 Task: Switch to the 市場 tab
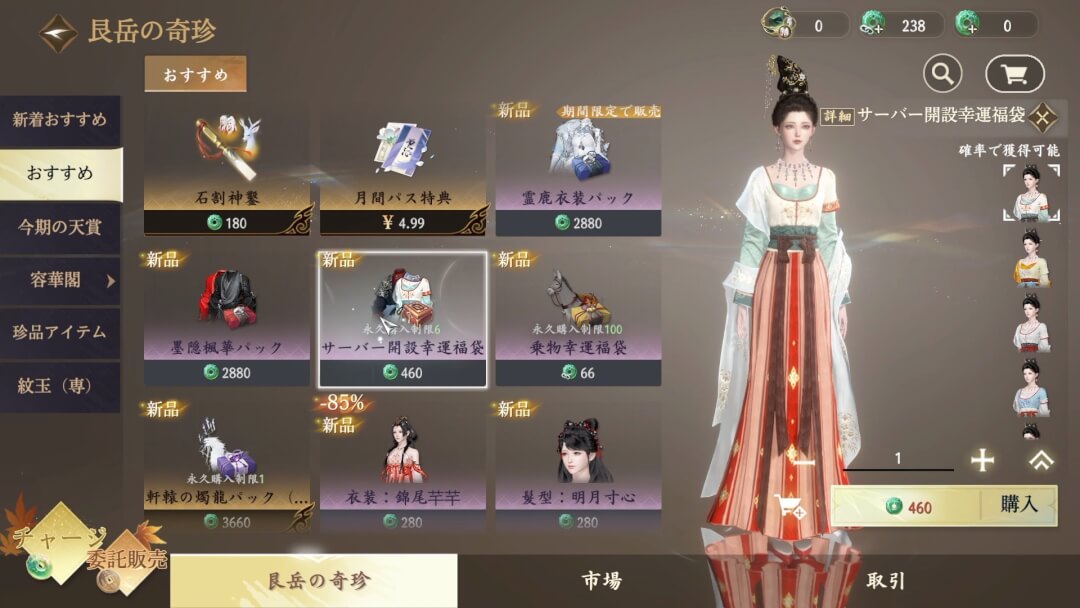601,581
